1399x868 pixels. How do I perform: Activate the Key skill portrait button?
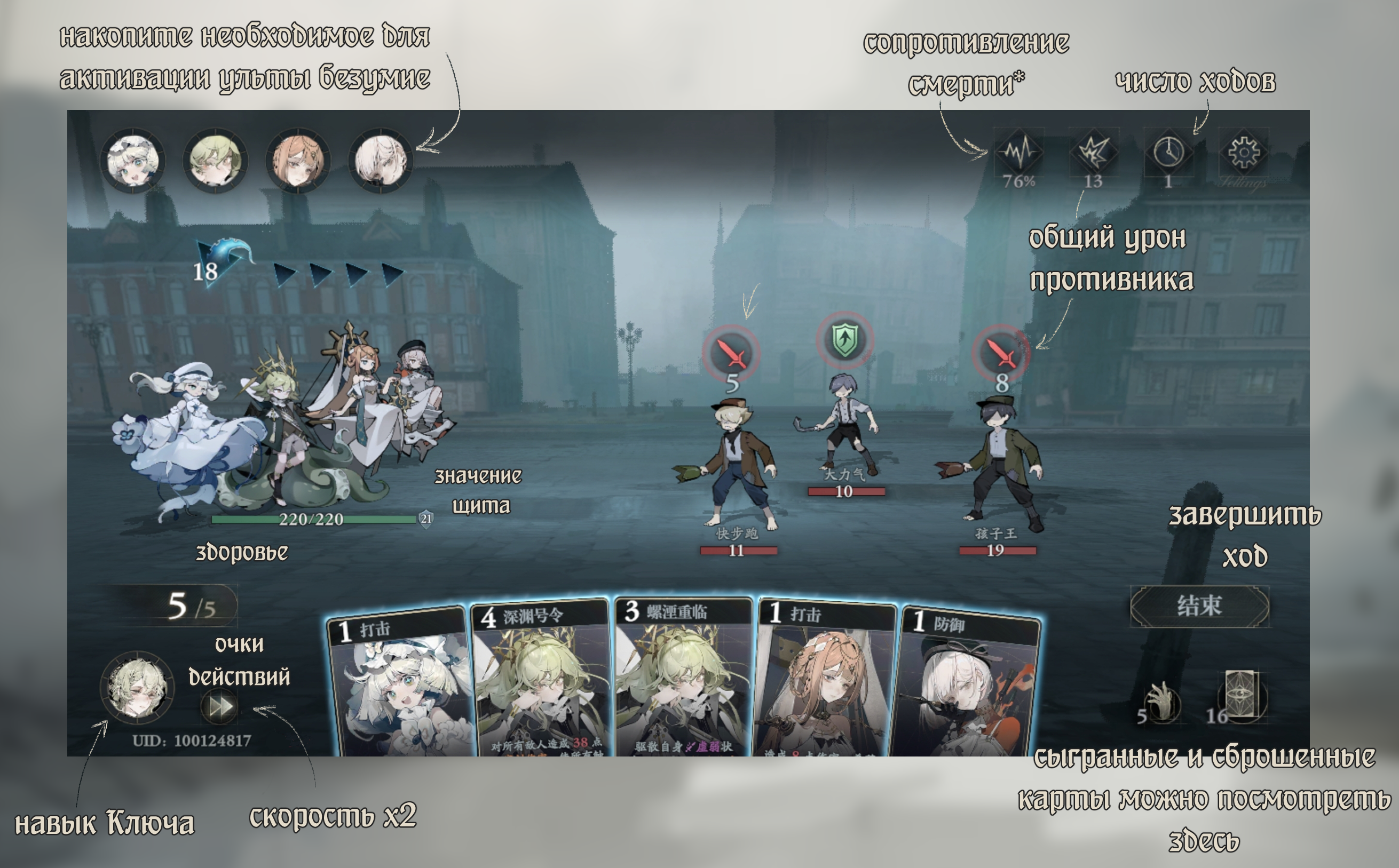point(137,687)
